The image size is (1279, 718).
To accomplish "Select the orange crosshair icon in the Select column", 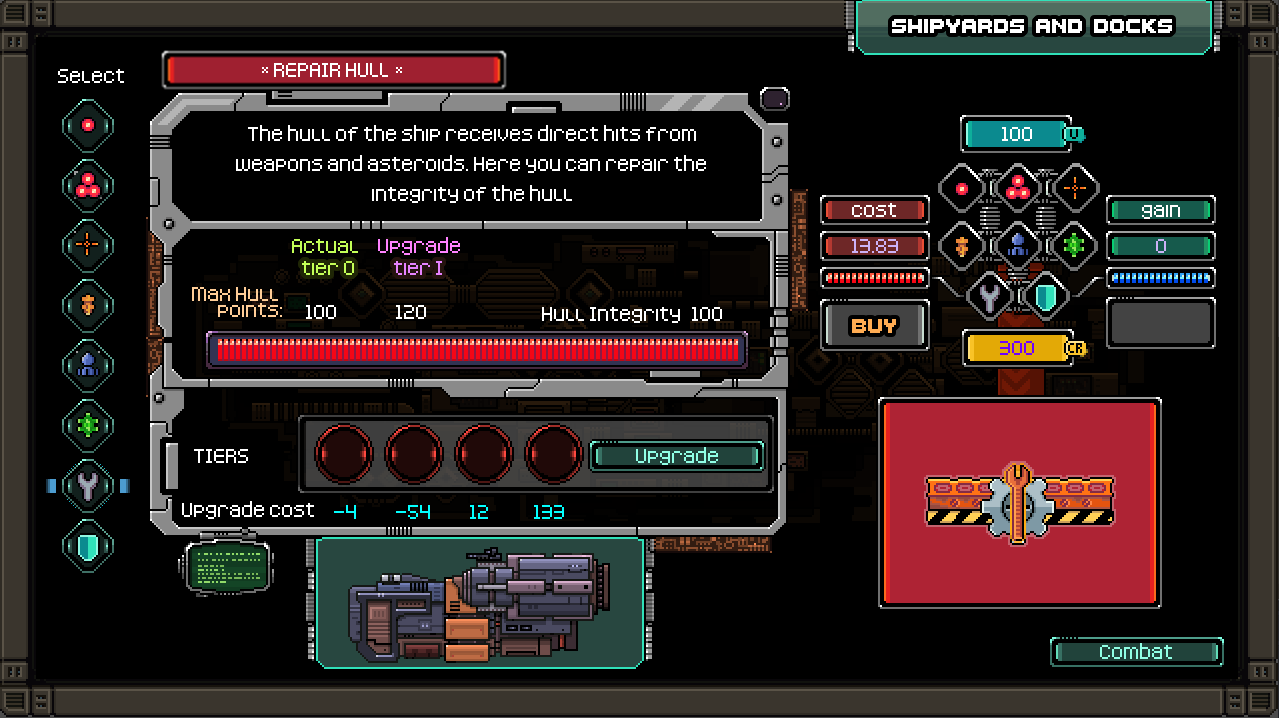I will [88, 244].
